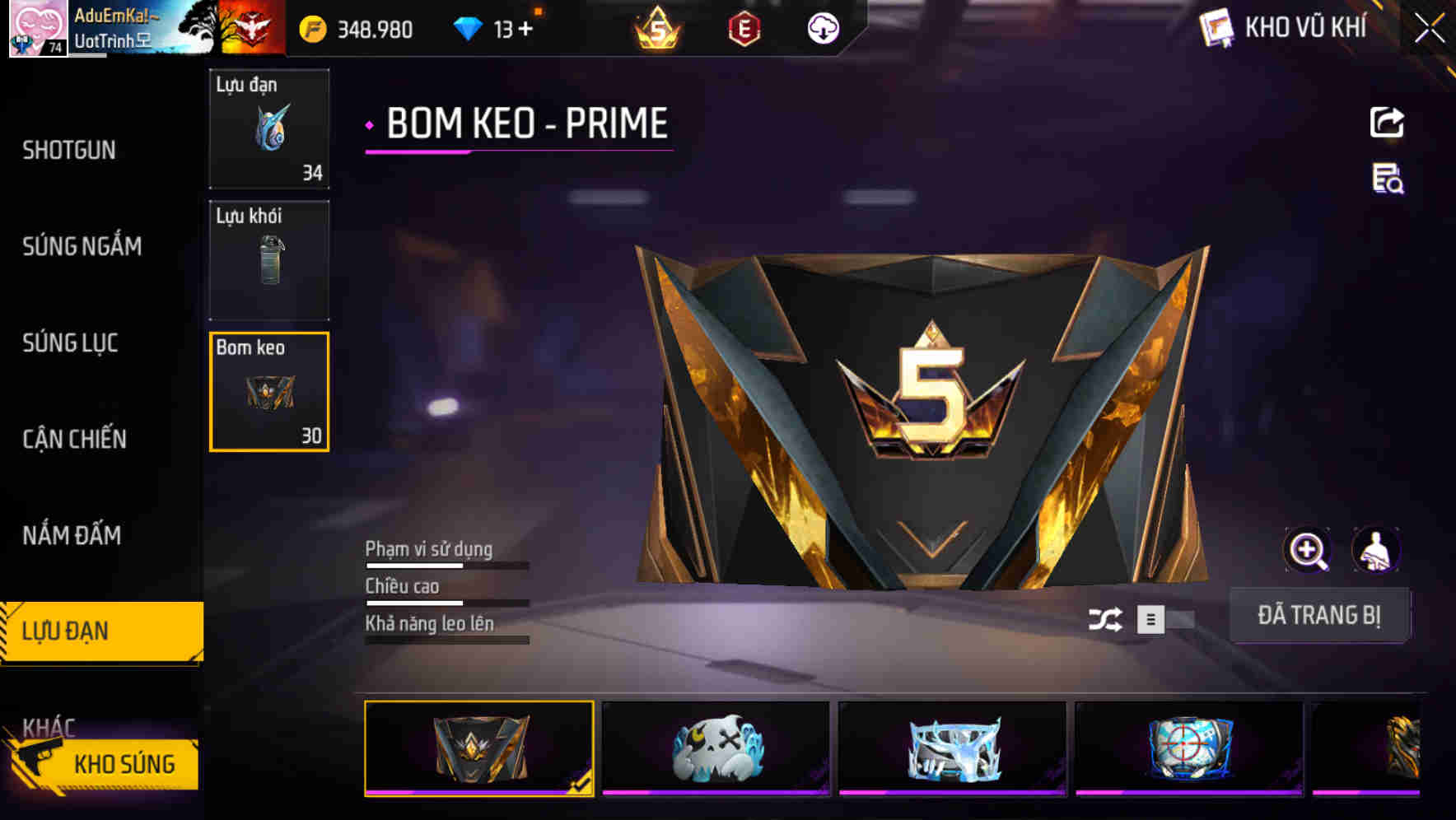Click the cloud download resources icon
The width and height of the screenshot is (1456, 820).
pyautogui.click(x=822, y=28)
